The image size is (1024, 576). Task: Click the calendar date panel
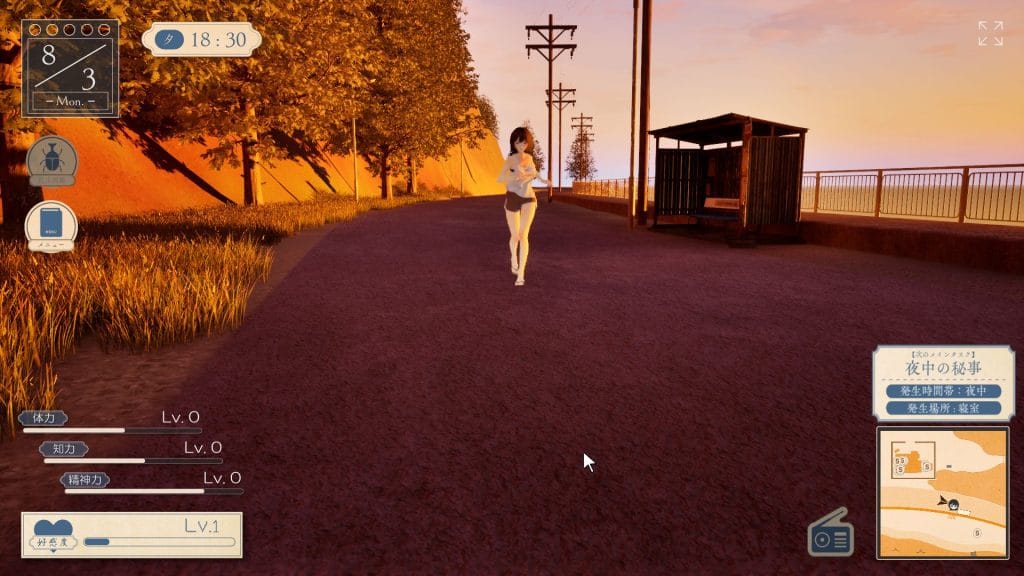(70, 67)
